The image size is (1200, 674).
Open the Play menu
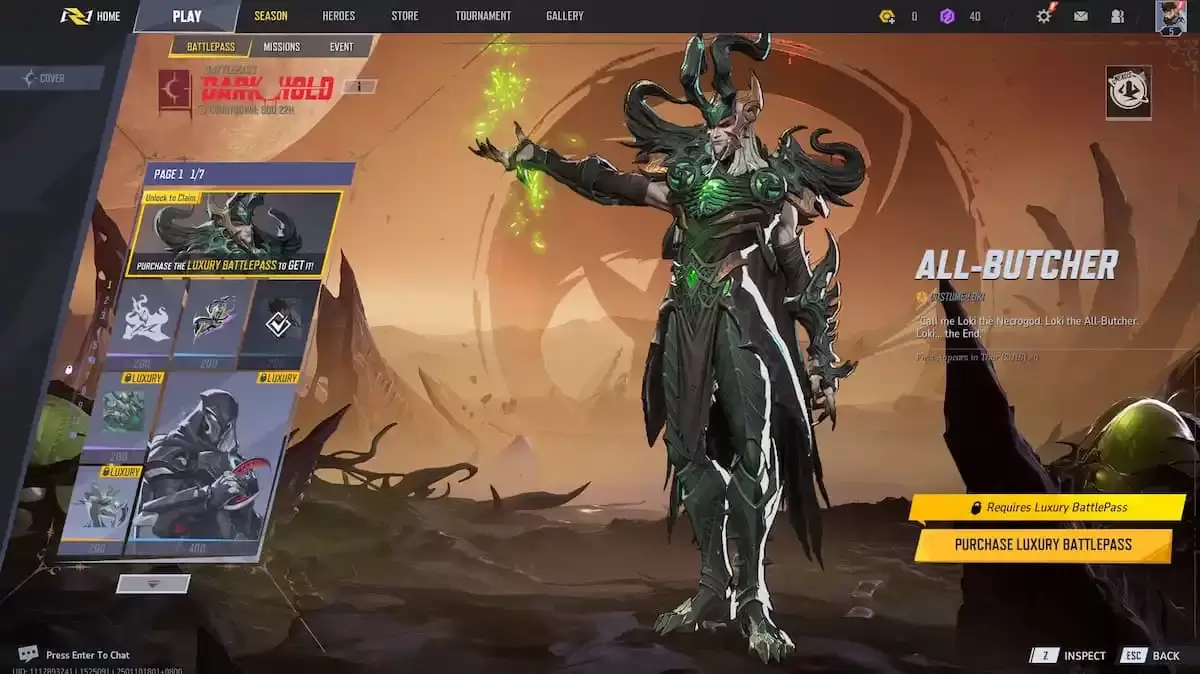coord(187,16)
